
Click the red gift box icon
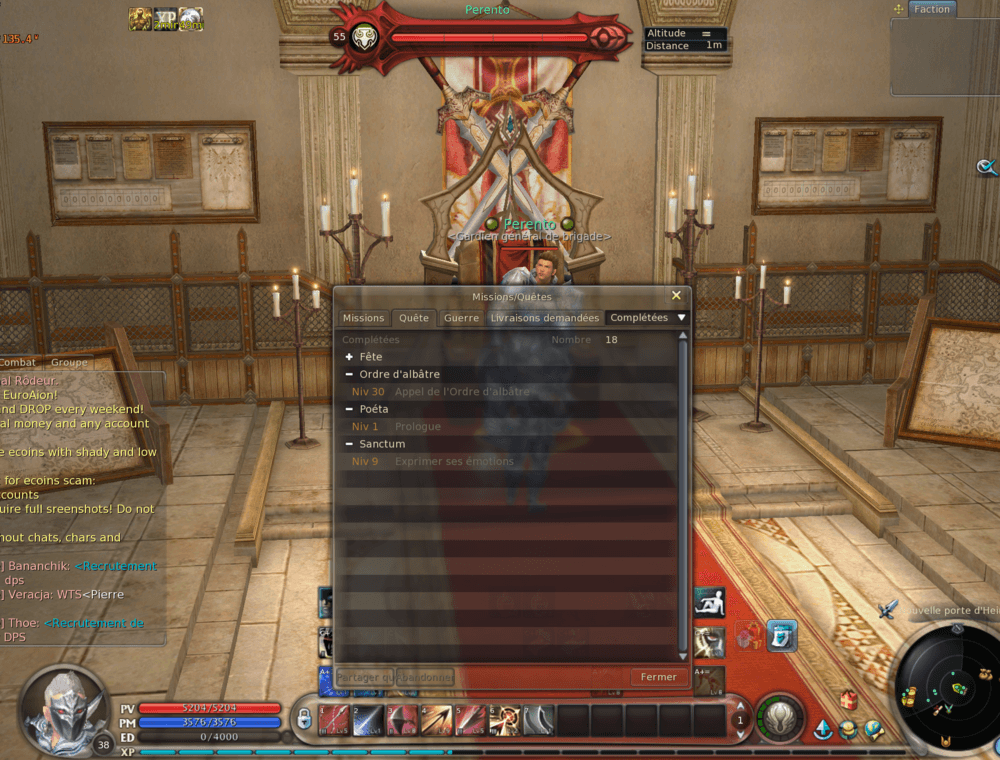click(848, 699)
